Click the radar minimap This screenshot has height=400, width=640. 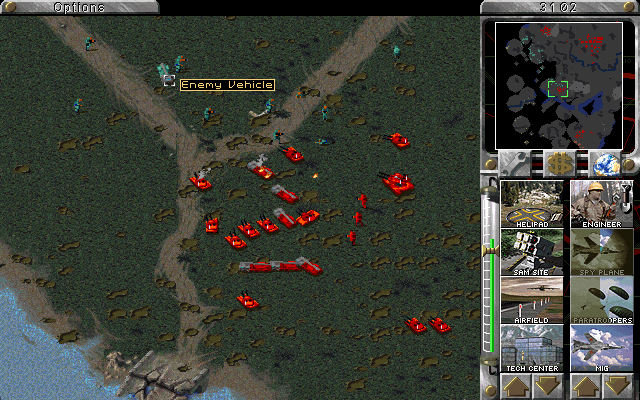(558, 85)
